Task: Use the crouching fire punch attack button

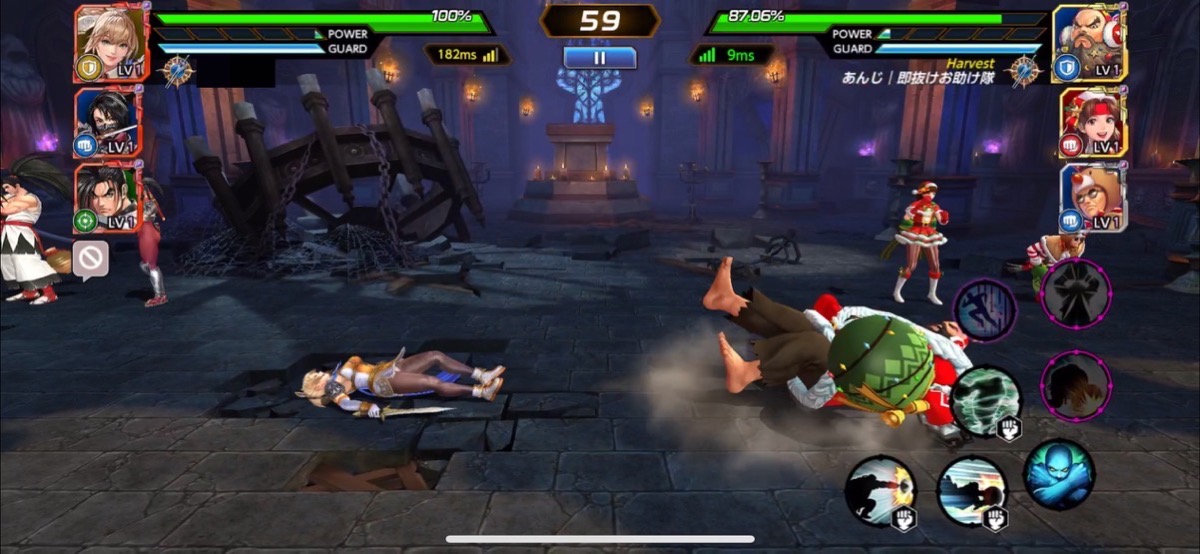Action: (x=880, y=490)
